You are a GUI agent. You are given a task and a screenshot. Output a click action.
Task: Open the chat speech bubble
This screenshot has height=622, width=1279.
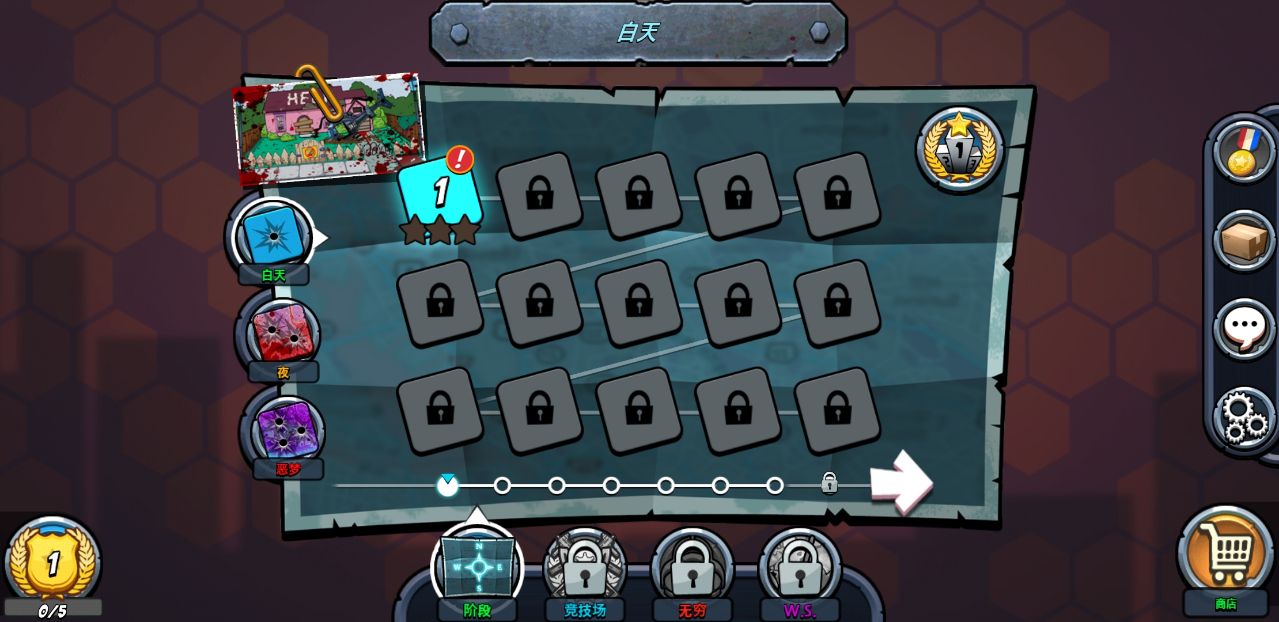1243,328
